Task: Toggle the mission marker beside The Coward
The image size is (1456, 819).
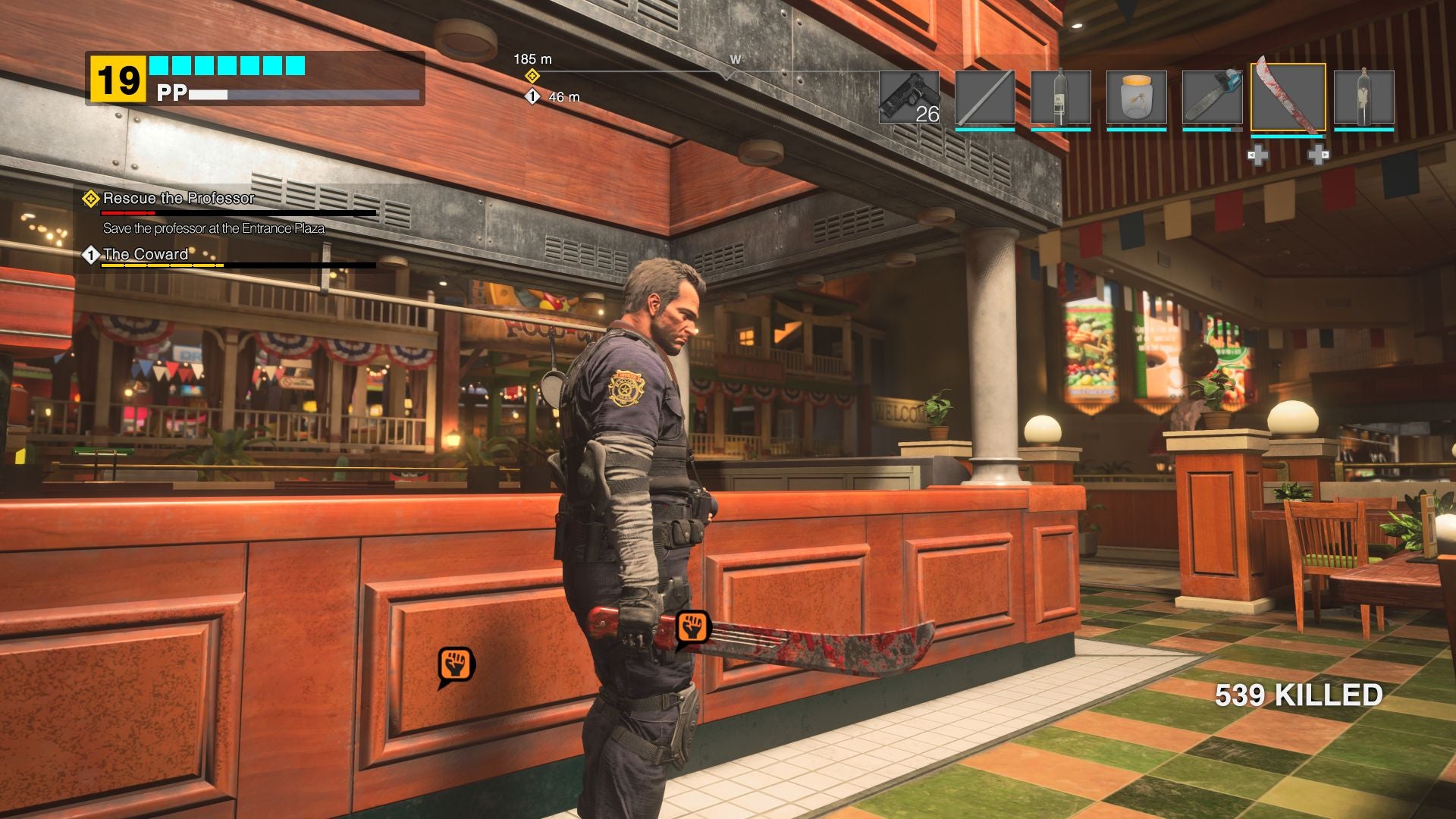Action: (91, 256)
